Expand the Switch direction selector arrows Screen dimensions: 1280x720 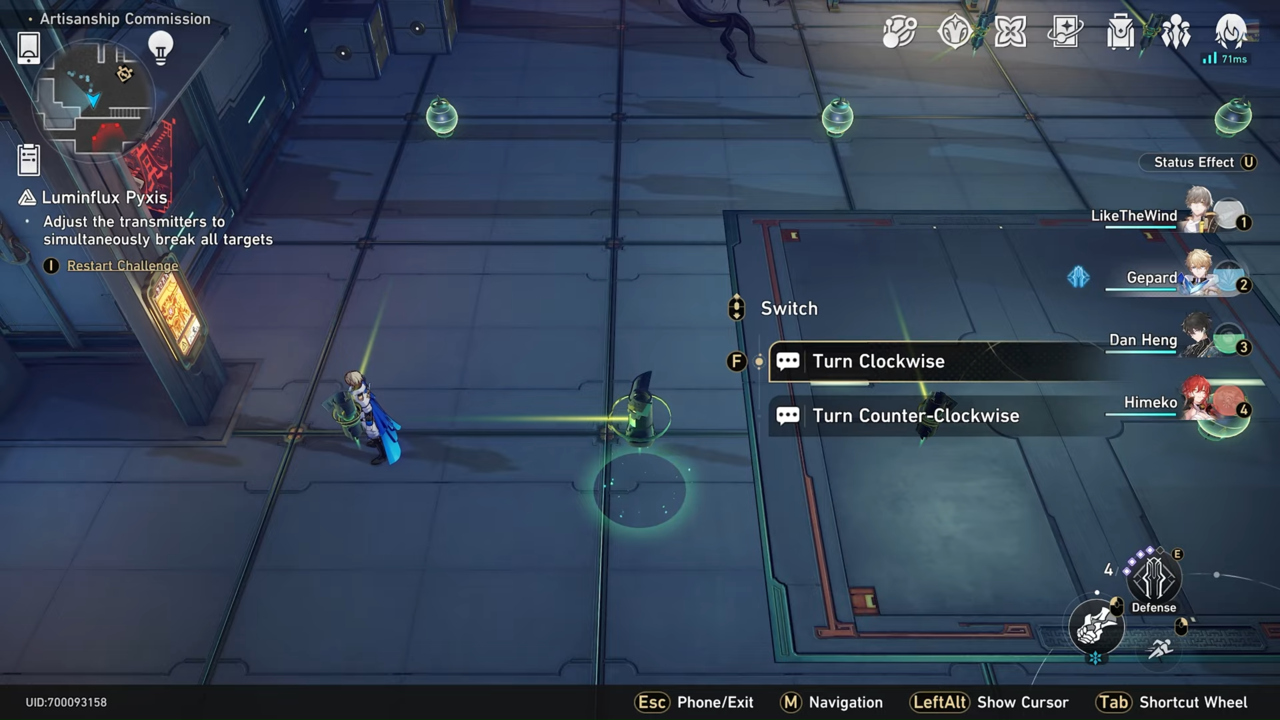pos(737,308)
